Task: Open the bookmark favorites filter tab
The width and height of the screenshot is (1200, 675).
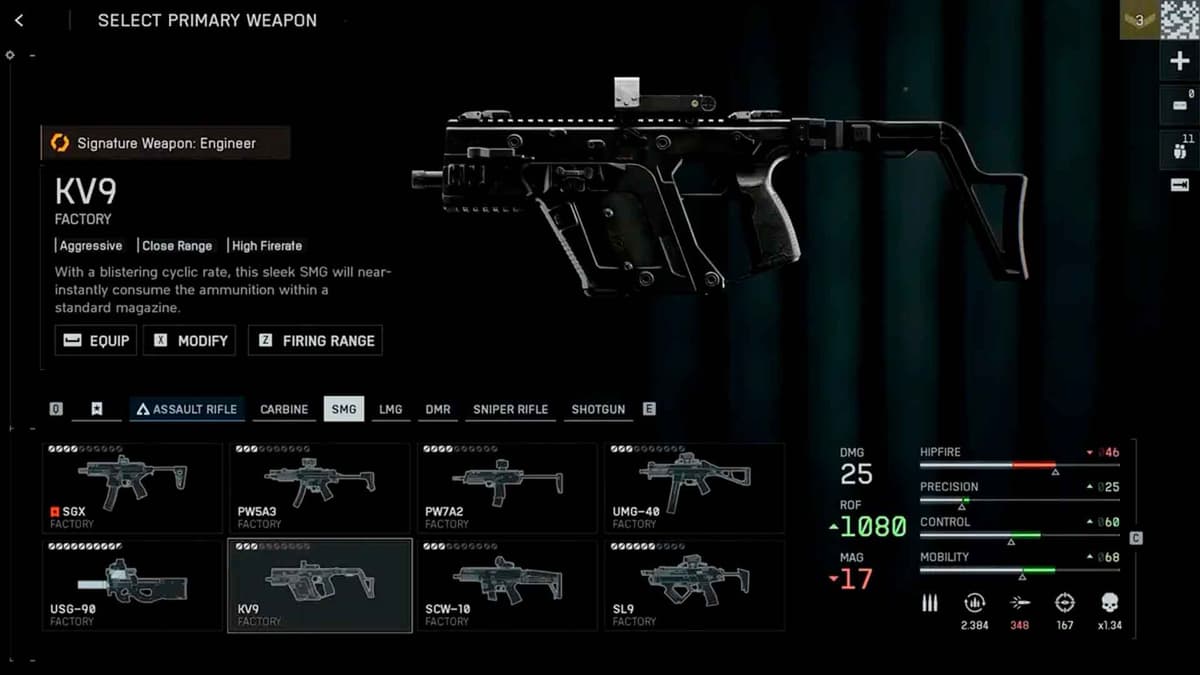Action: tap(97, 409)
